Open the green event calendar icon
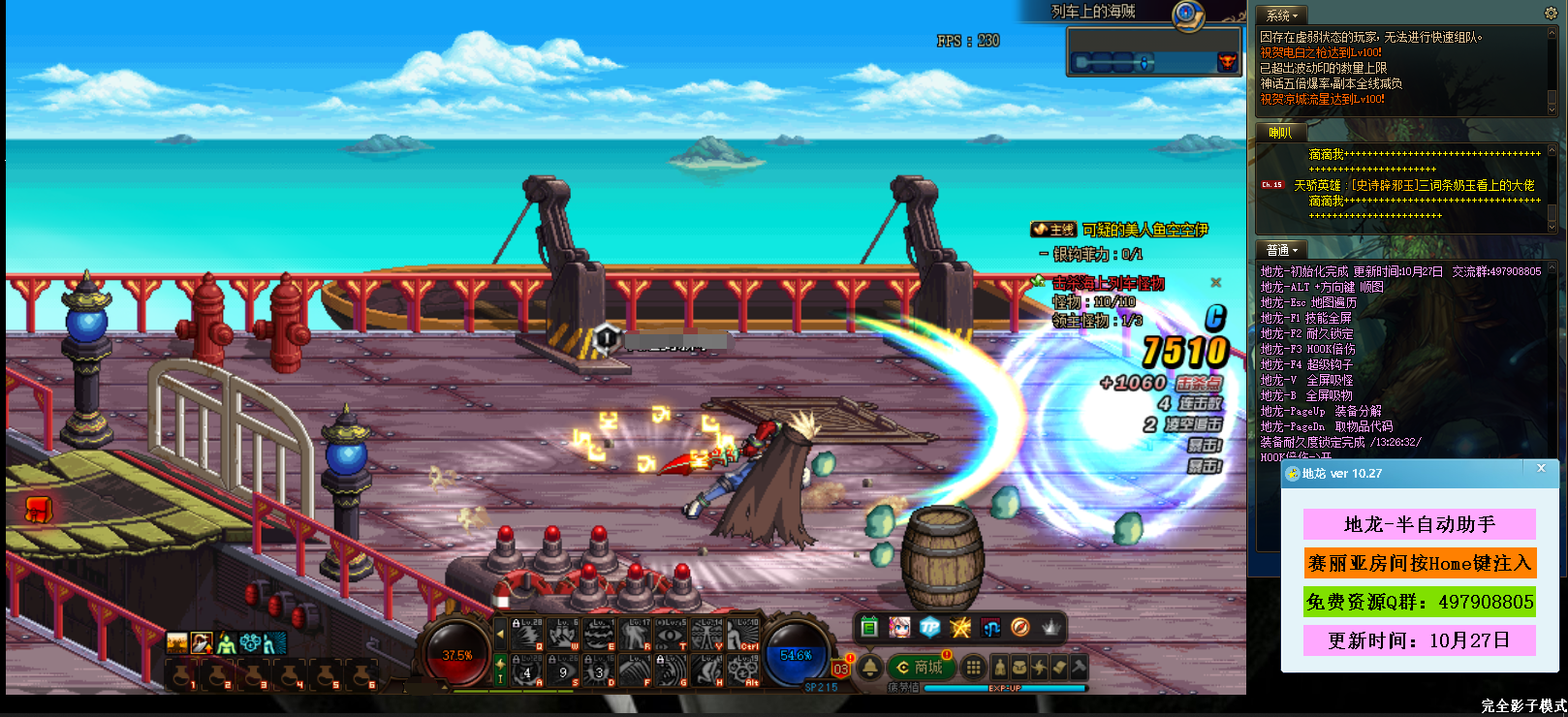The width and height of the screenshot is (1568, 717). tap(869, 628)
